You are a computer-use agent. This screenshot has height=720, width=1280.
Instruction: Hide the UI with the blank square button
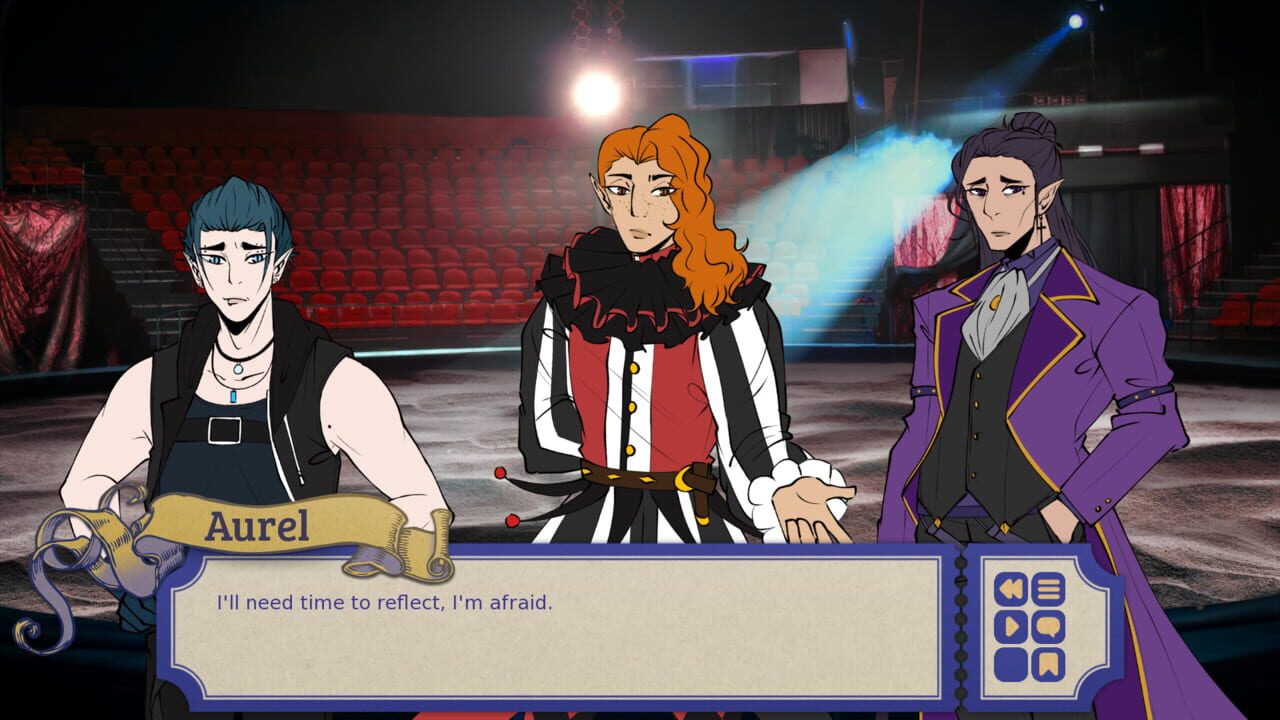tap(1010, 662)
